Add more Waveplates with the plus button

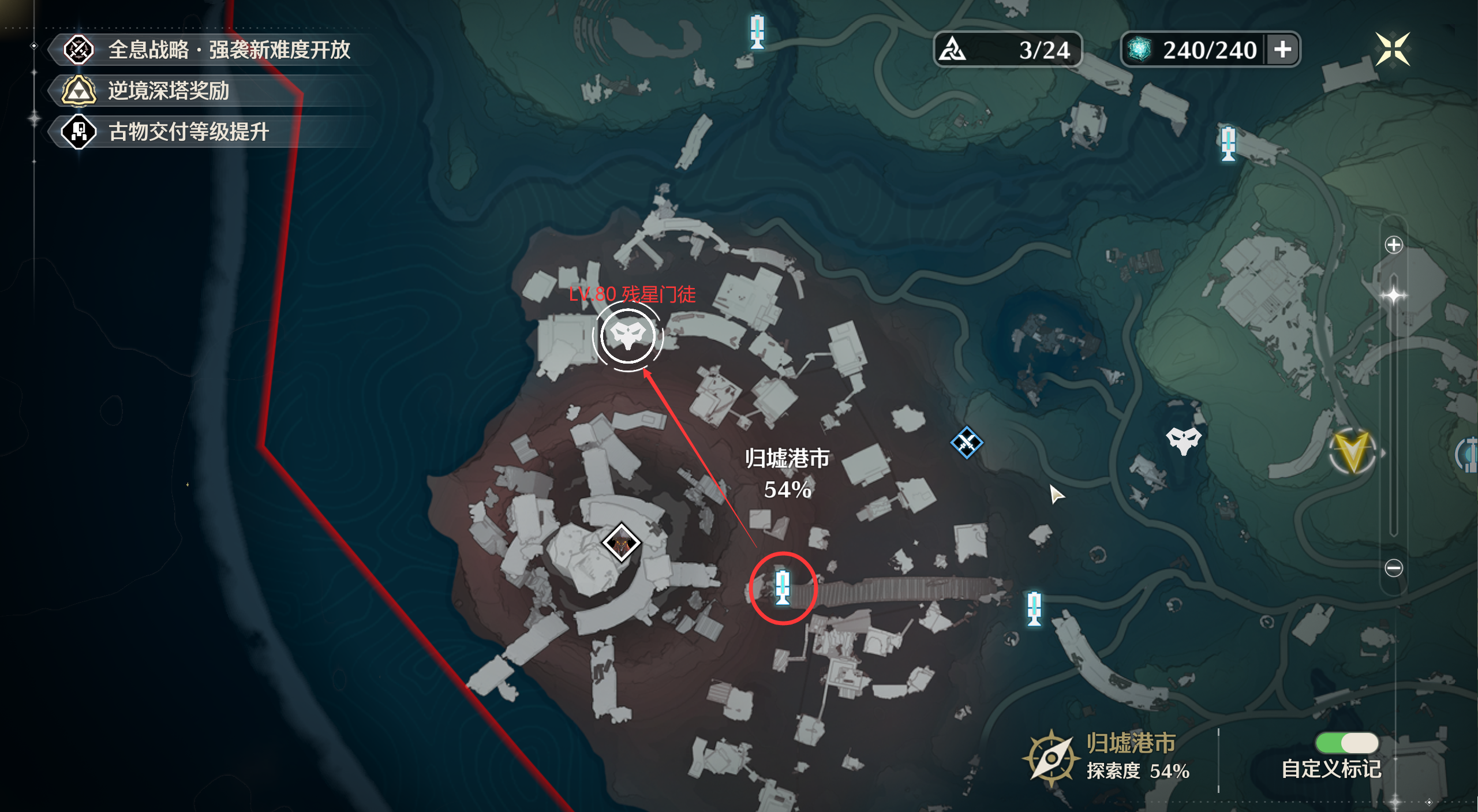(x=1282, y=50)
